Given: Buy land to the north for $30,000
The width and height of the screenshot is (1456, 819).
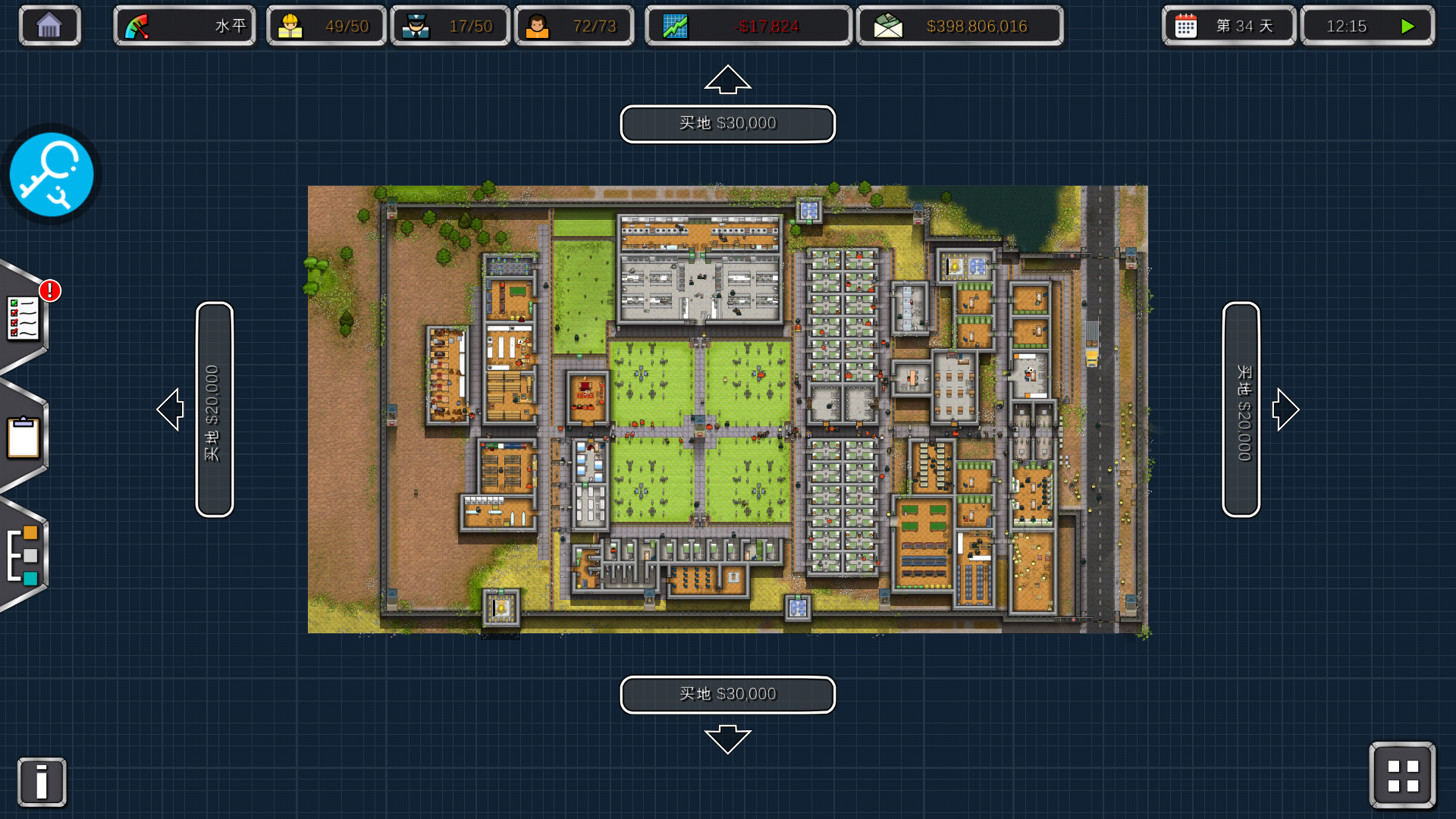Looking at the screenshot, I should point(727,124).
